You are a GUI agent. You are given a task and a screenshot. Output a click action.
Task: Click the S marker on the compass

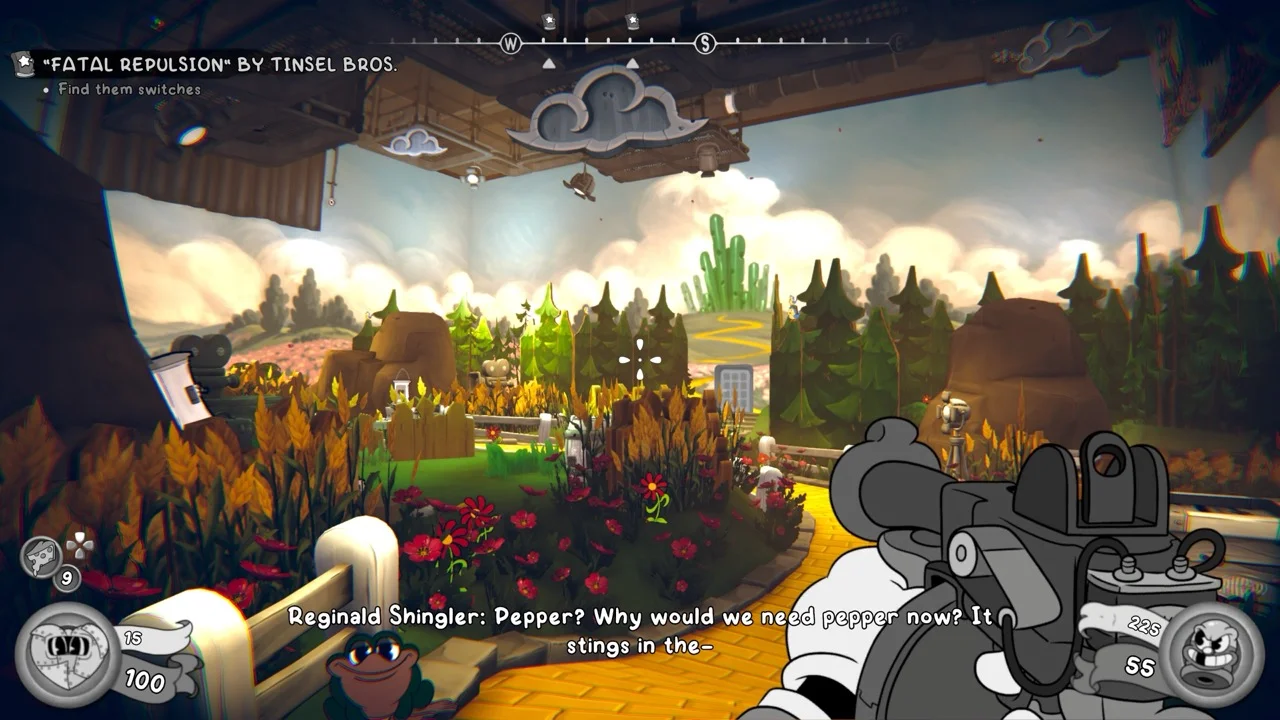[x=705, y=44]
